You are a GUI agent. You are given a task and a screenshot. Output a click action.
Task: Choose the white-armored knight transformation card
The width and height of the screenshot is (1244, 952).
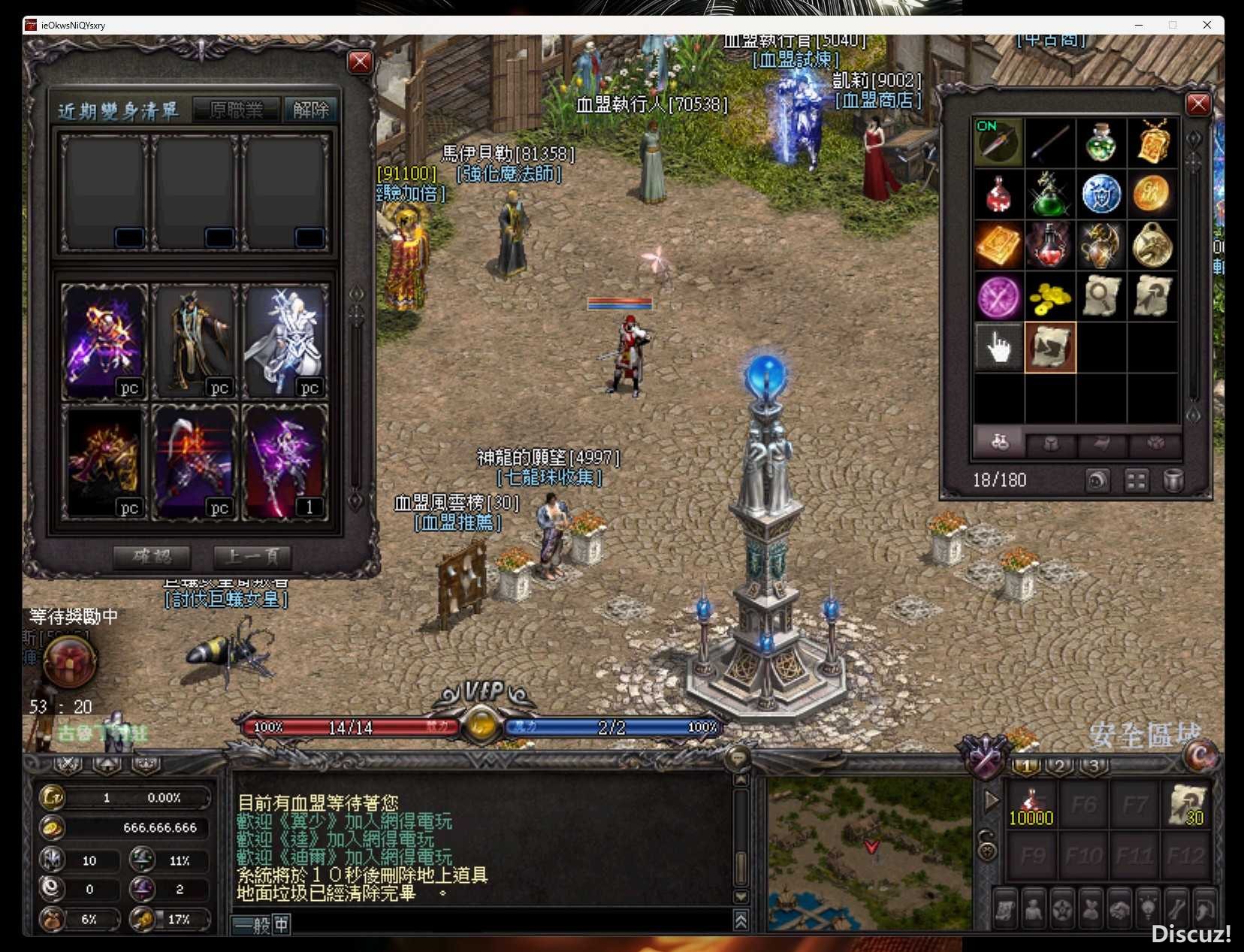tap(285, 342)
